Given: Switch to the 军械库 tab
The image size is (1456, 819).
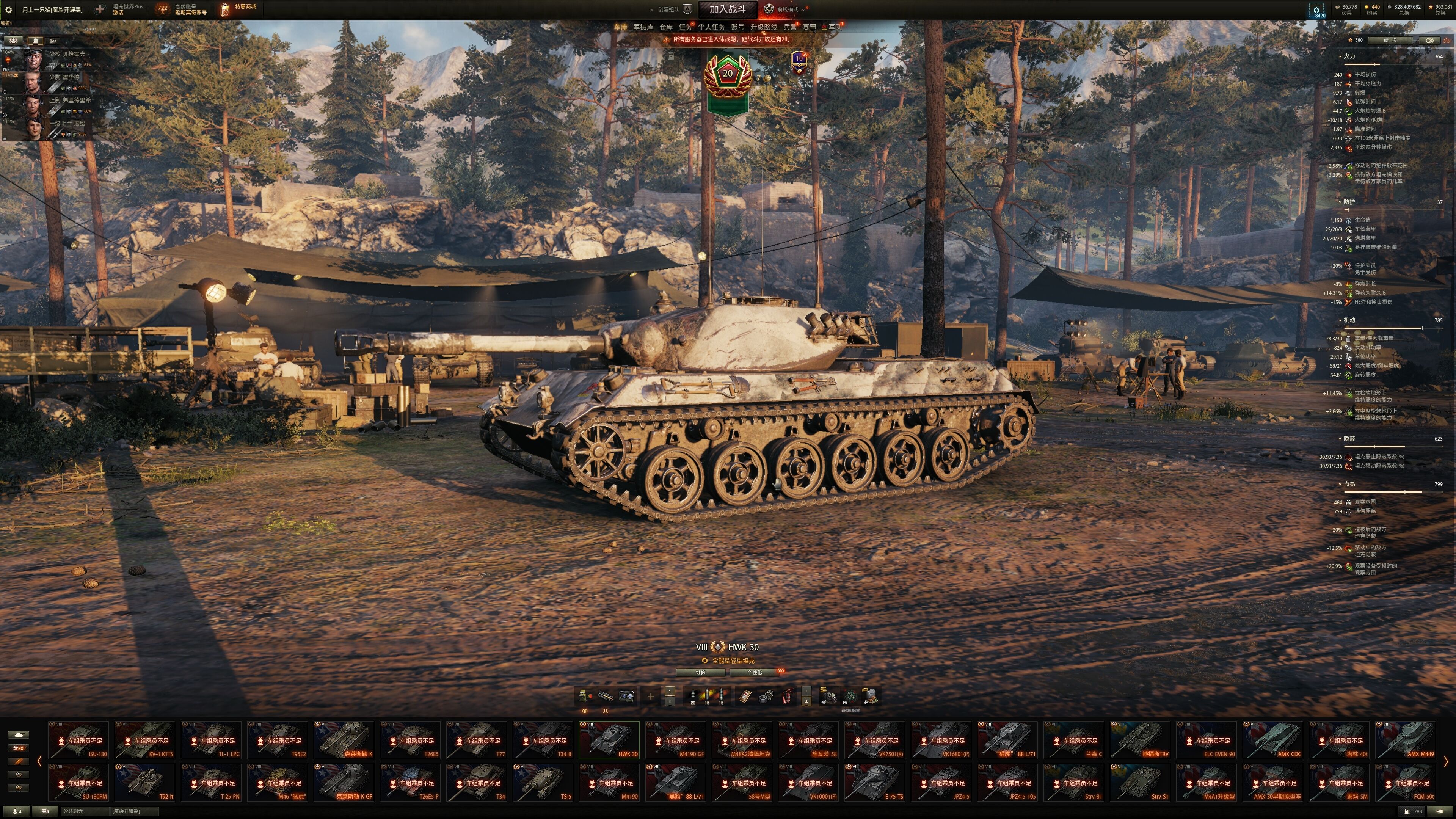Looking at the screenshot, I should click(x=643, y=27).
